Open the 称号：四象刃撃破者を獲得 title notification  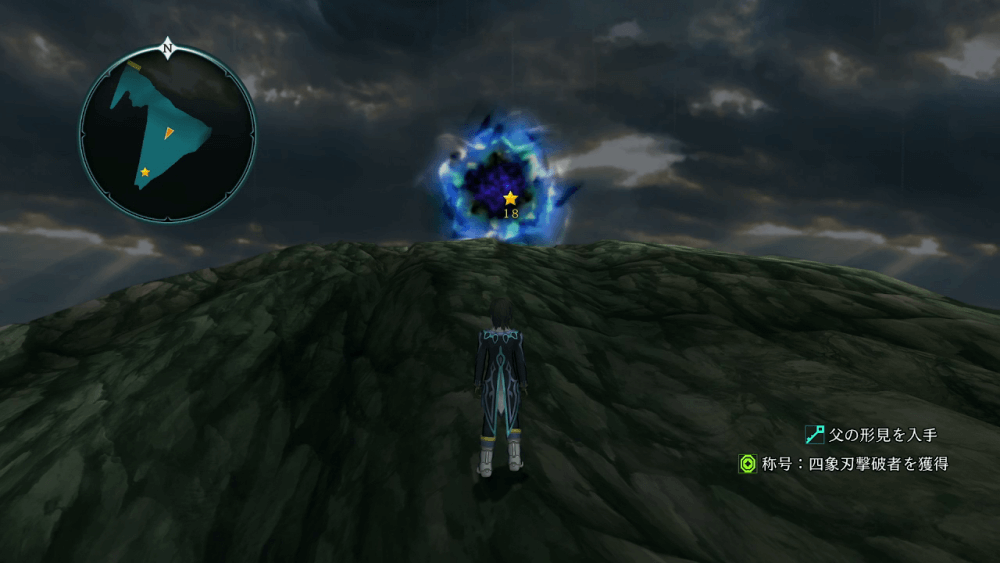click(844, 464)
